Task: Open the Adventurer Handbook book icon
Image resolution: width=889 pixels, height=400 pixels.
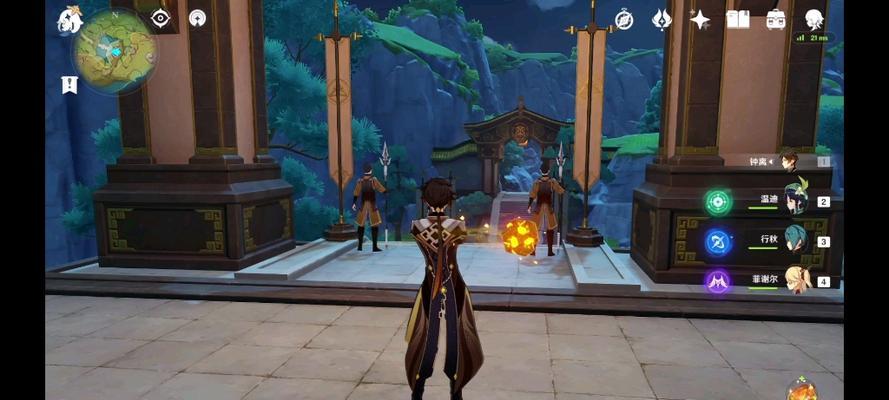Action: tap(738, 19)
